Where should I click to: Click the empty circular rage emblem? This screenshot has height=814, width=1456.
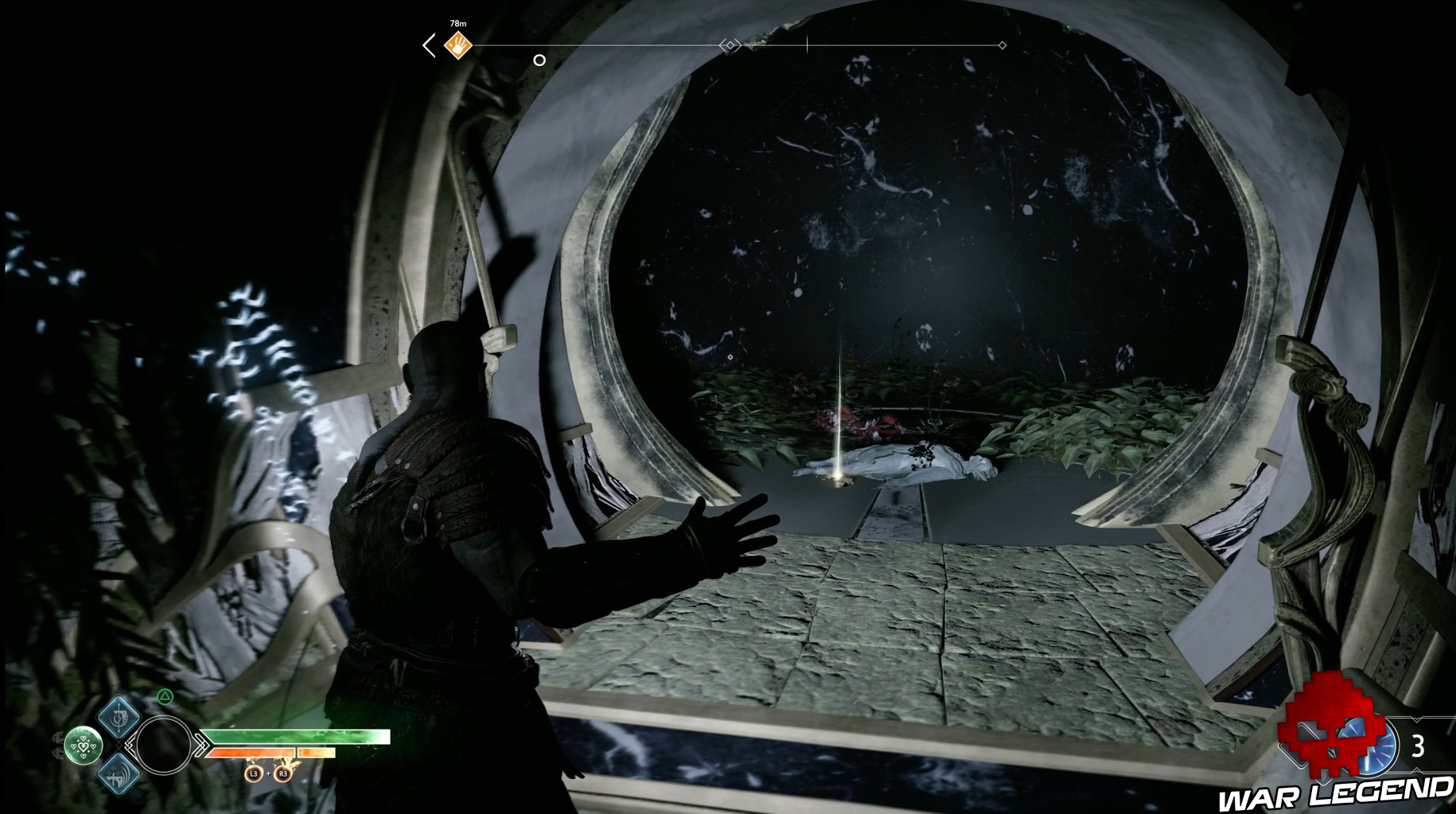pos(163,746)
